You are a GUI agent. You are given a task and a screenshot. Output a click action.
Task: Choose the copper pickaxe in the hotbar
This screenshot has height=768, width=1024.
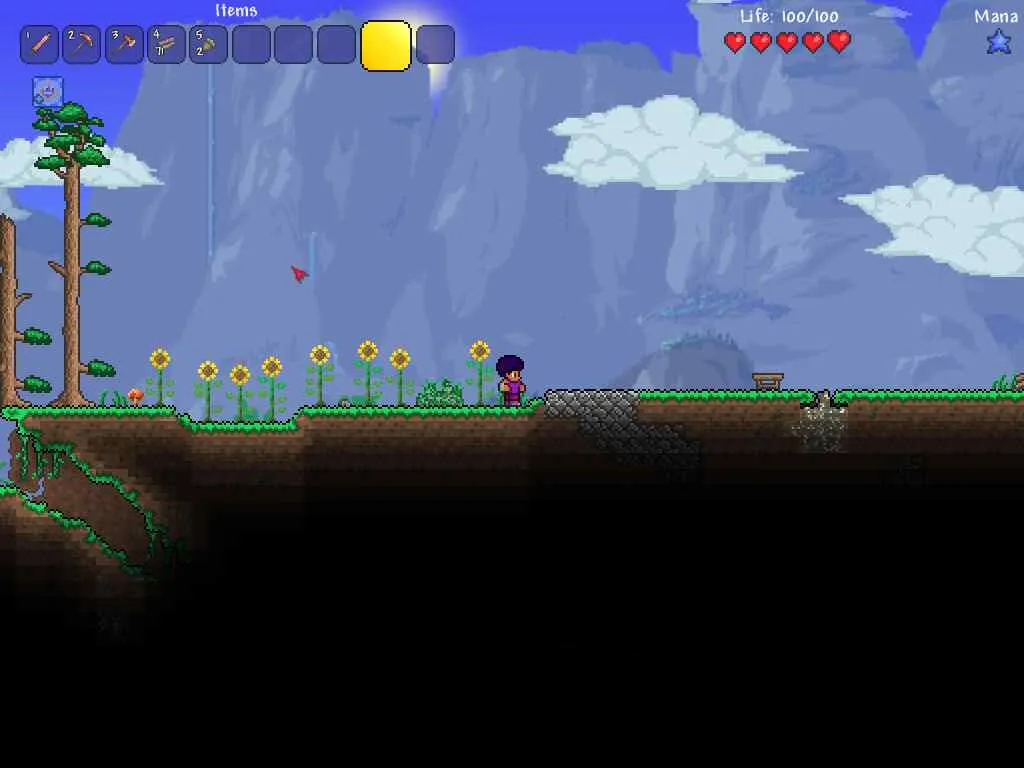coord(82,45)
